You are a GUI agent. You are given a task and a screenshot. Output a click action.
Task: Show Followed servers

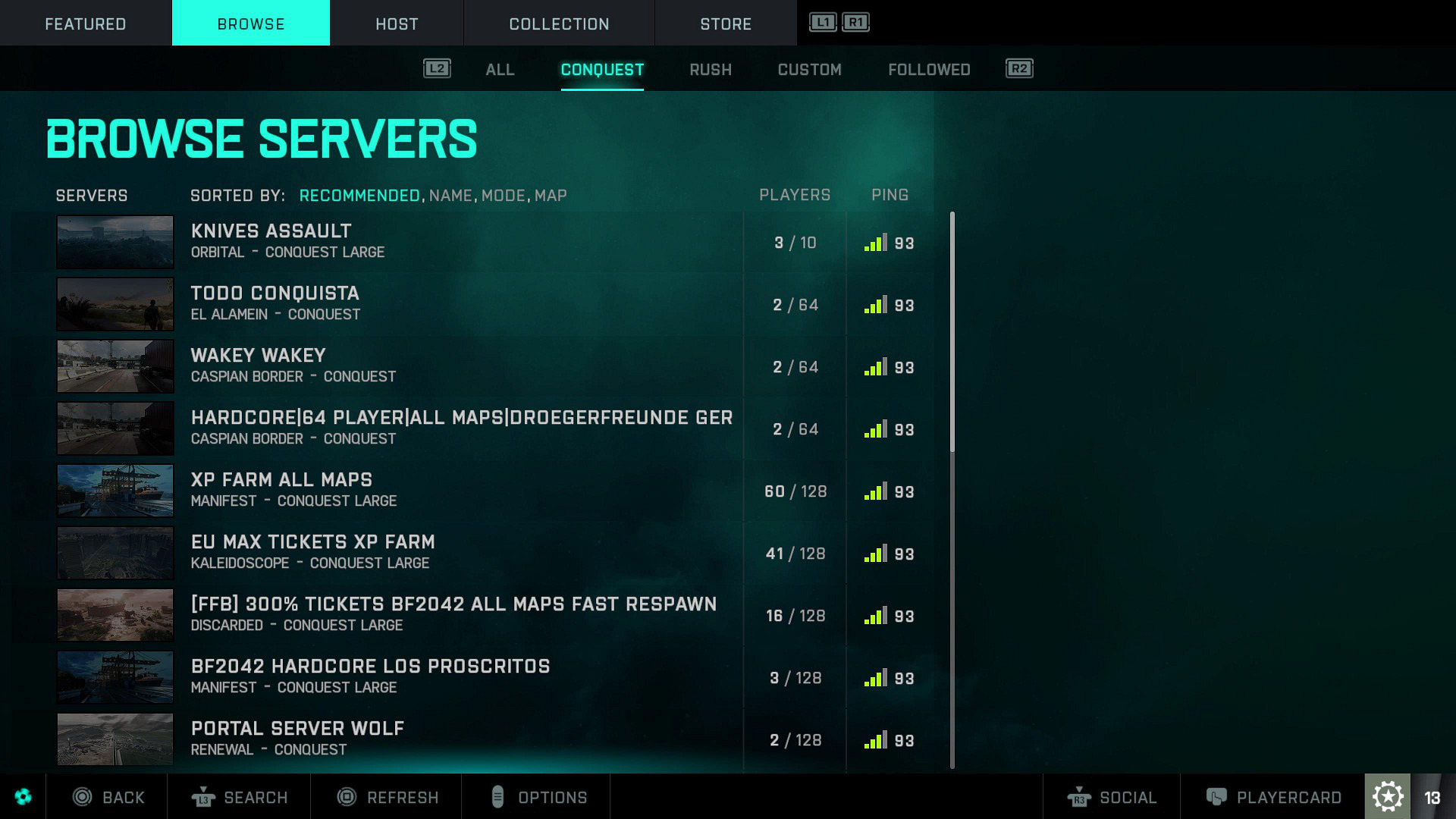[x=929, y=70]
